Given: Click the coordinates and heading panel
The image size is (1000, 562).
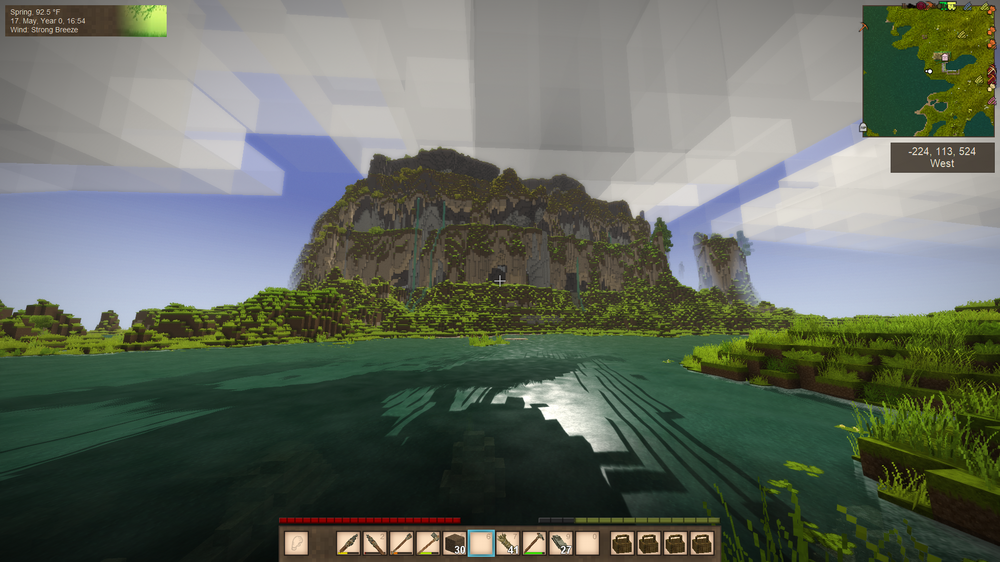Looking at the screenshot, I should pyautogui.click(x=942, y=157).
